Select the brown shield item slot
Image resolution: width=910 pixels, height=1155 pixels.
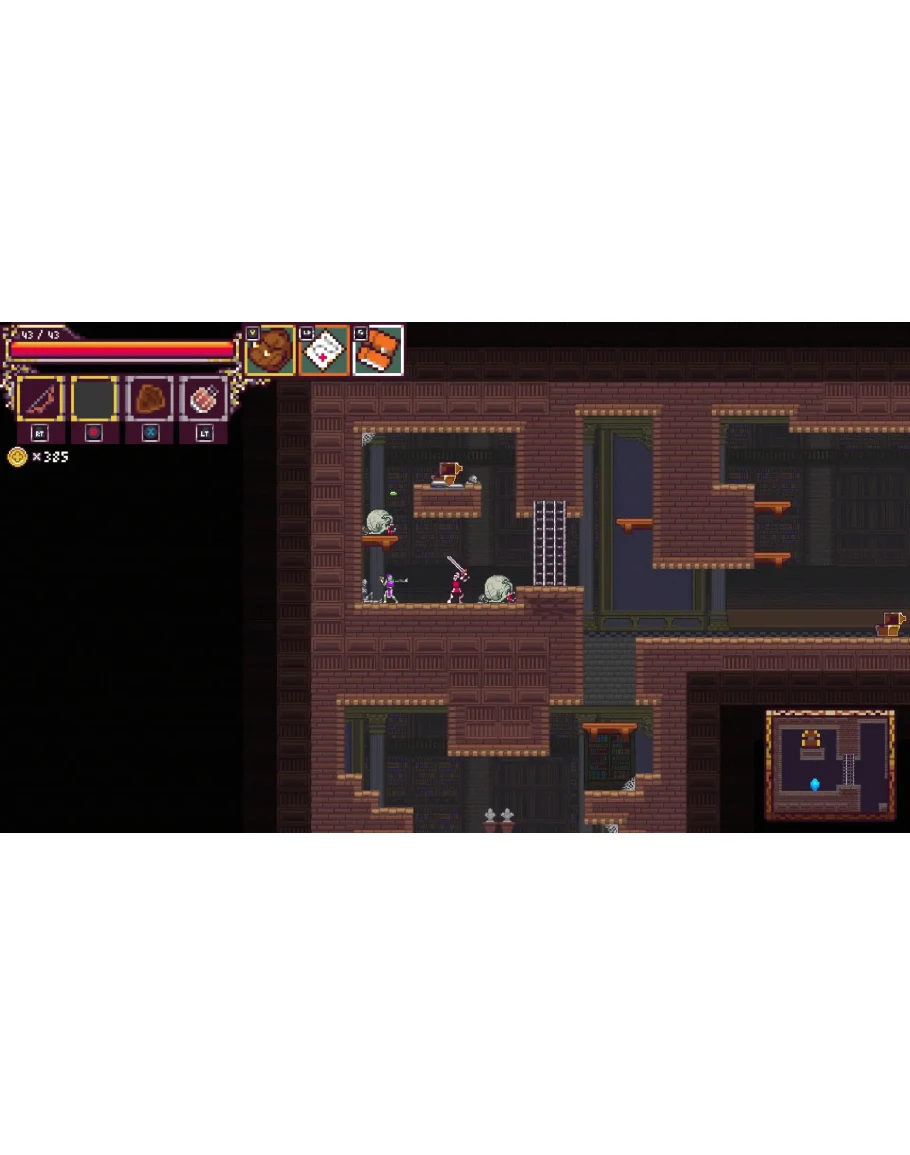click(149, 400)
